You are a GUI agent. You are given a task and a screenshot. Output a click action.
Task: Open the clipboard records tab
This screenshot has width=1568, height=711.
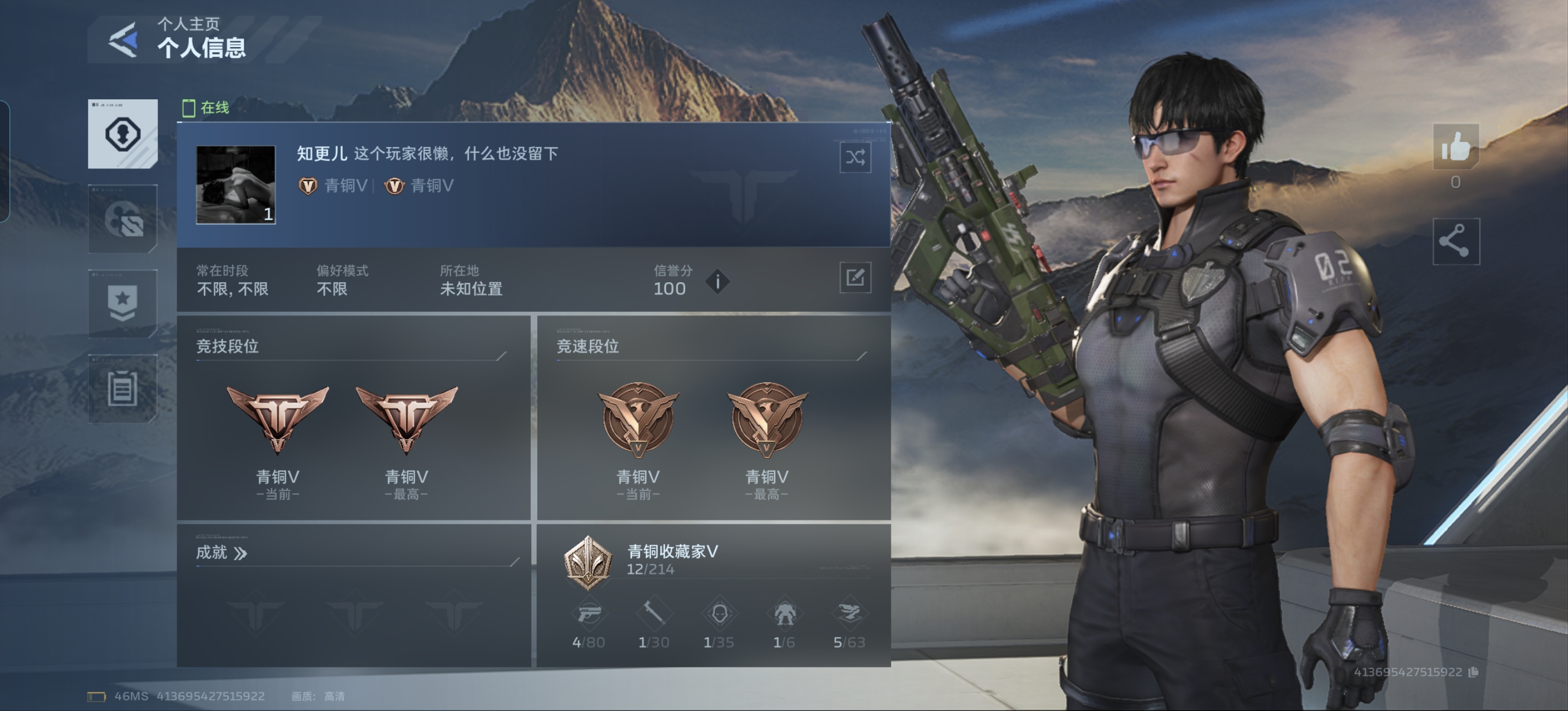click(x=123, y=389)
